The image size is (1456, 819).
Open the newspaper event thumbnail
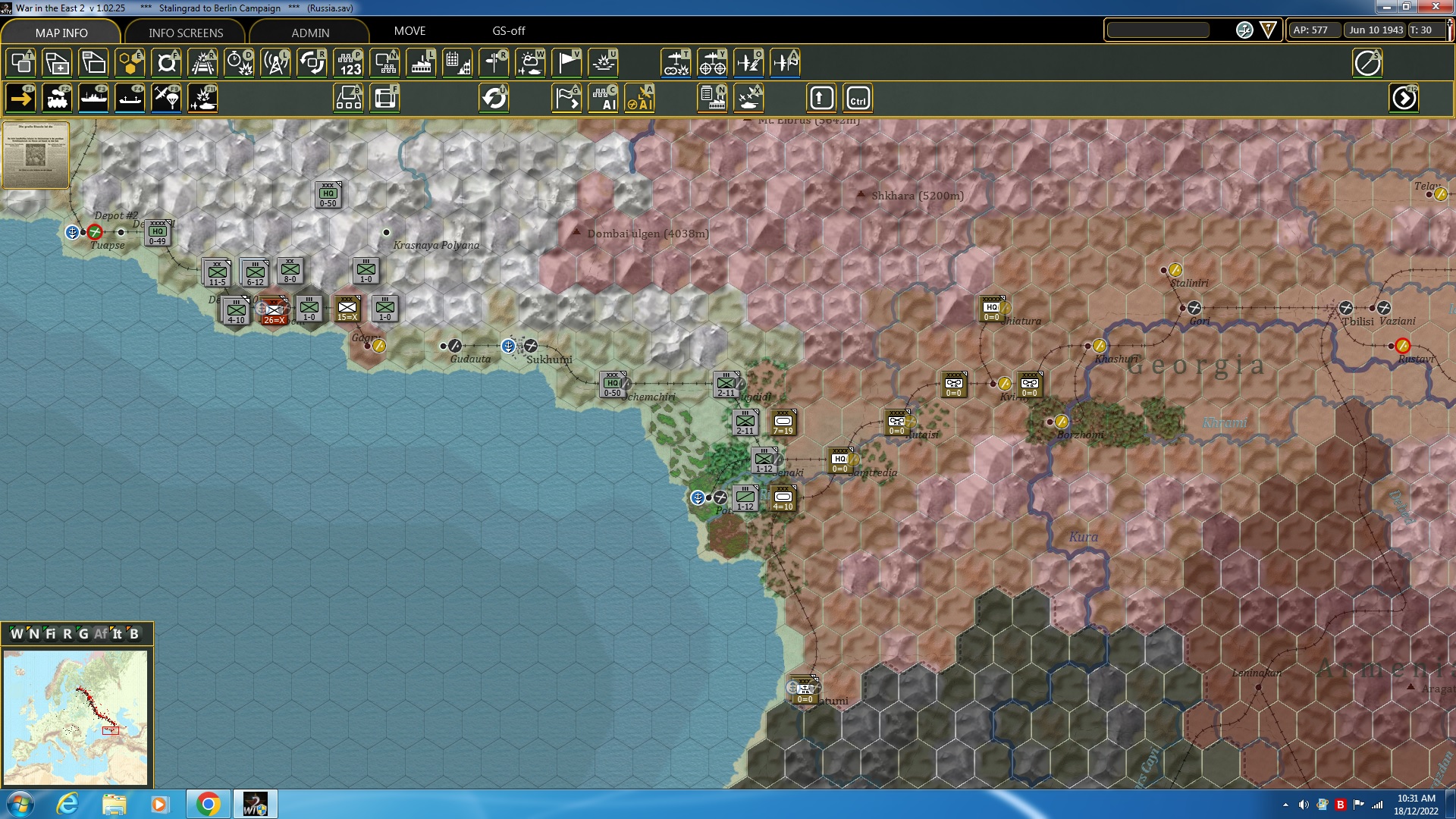click(x=35, y=155)
